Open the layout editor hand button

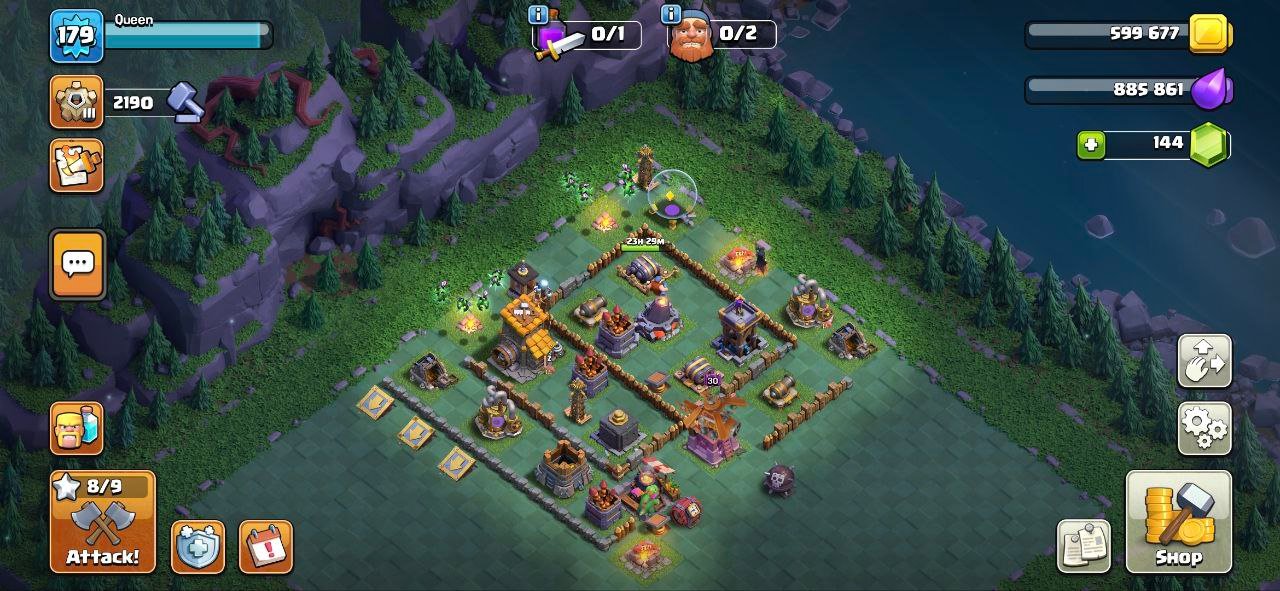click(1204, 361)
